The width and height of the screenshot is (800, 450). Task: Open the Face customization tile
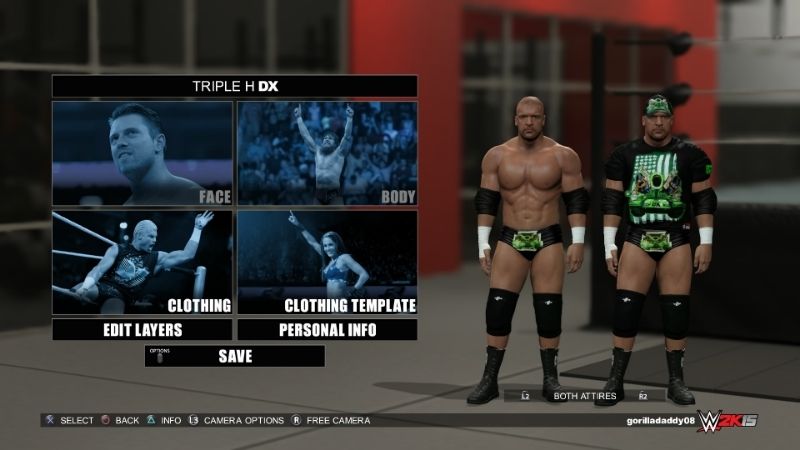tap(142, 153)
